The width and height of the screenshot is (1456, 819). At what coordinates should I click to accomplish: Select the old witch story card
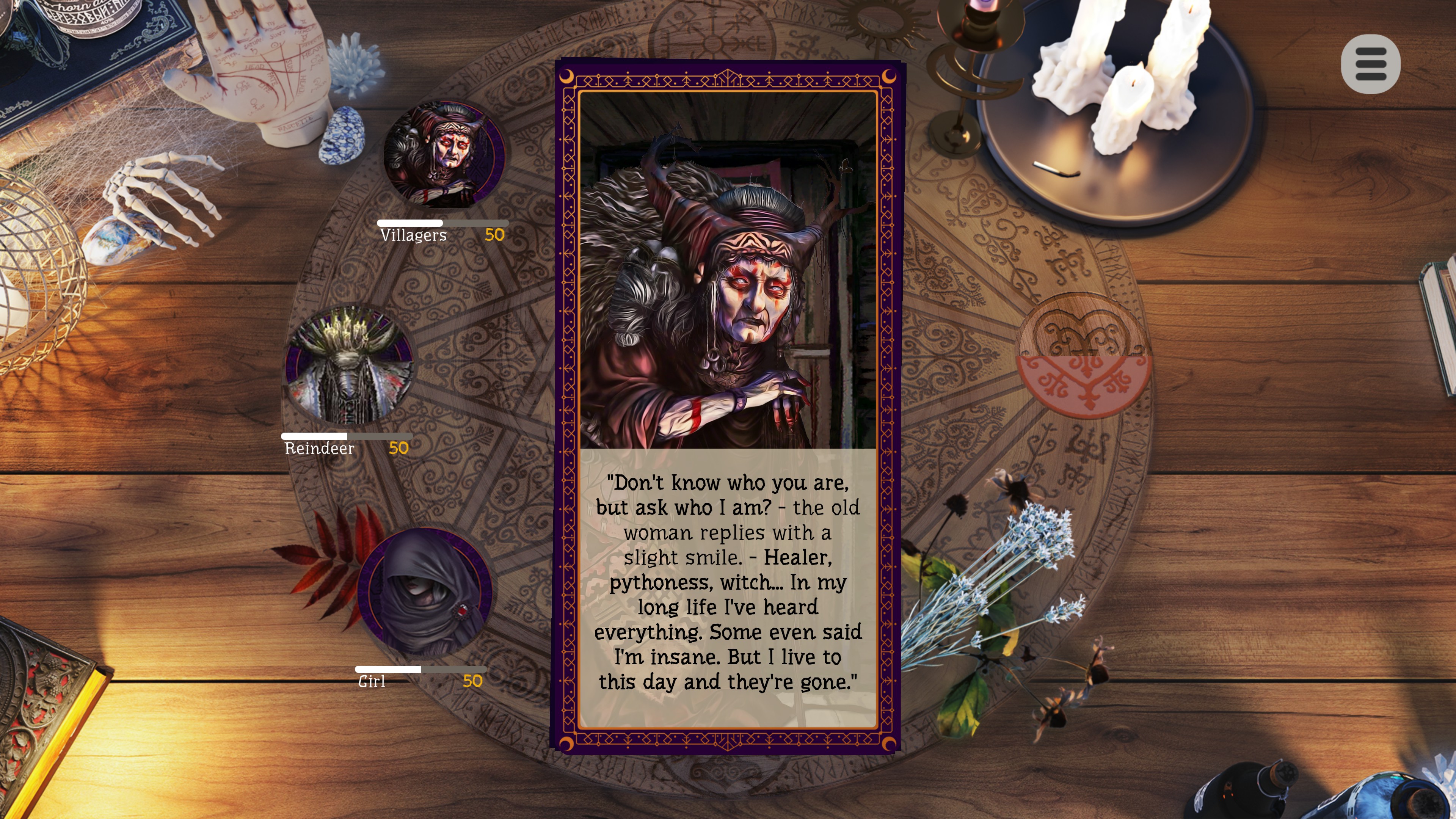[728, 406]
